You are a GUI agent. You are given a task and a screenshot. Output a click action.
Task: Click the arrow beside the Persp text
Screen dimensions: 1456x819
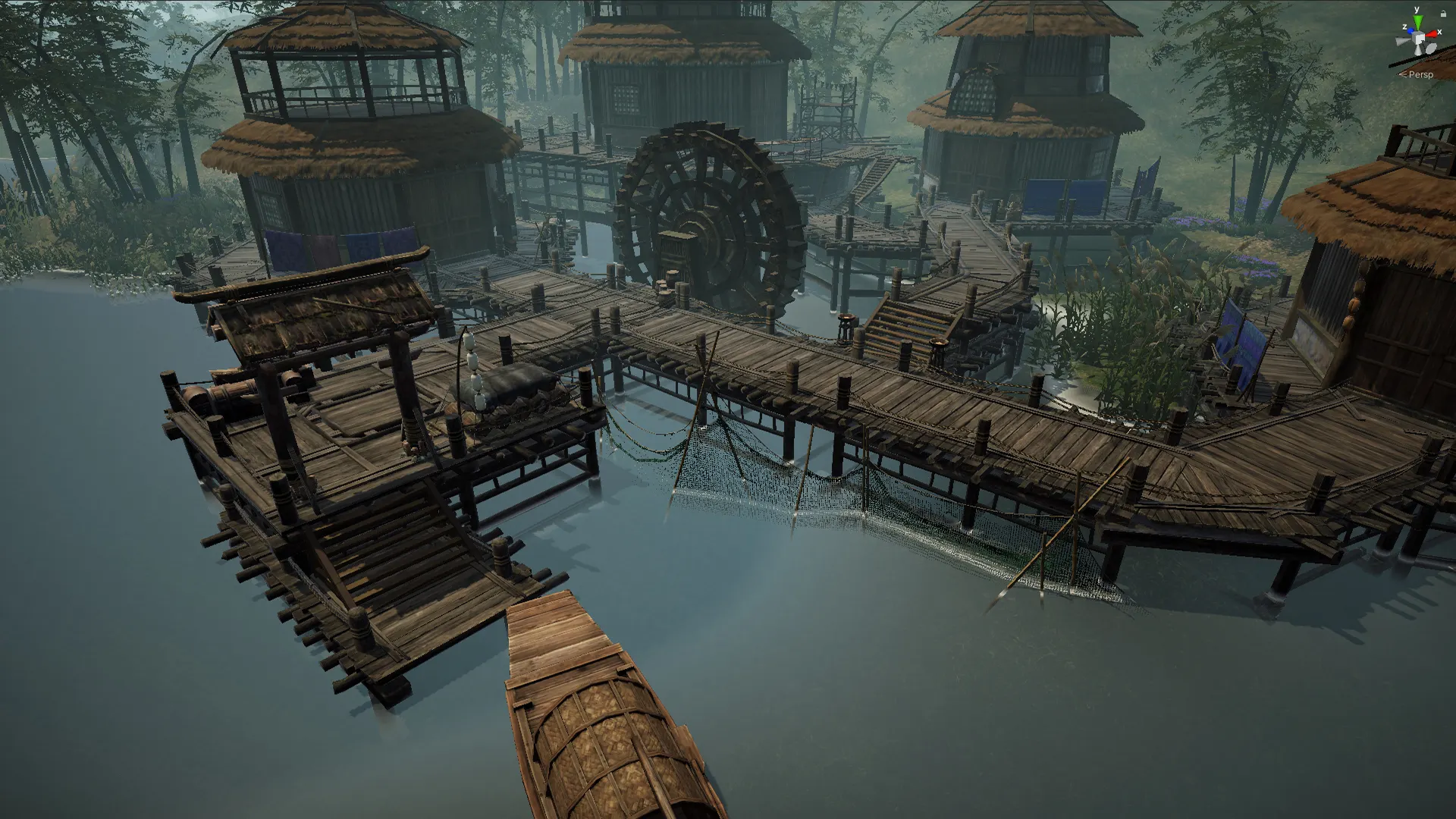coord(1403,74)
